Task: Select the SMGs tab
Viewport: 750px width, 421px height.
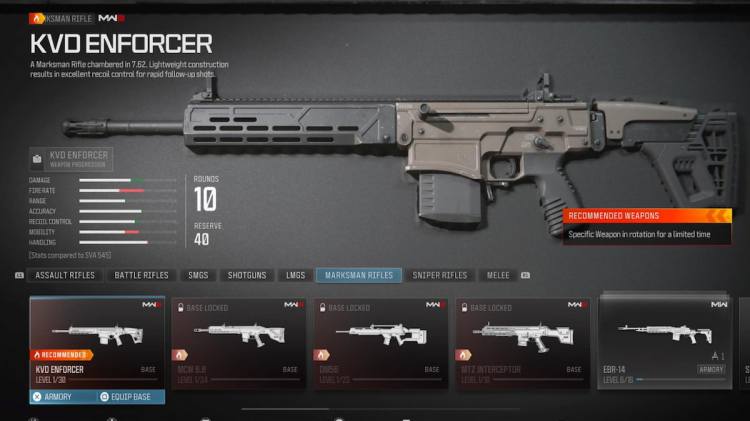Action: [198, 275]
